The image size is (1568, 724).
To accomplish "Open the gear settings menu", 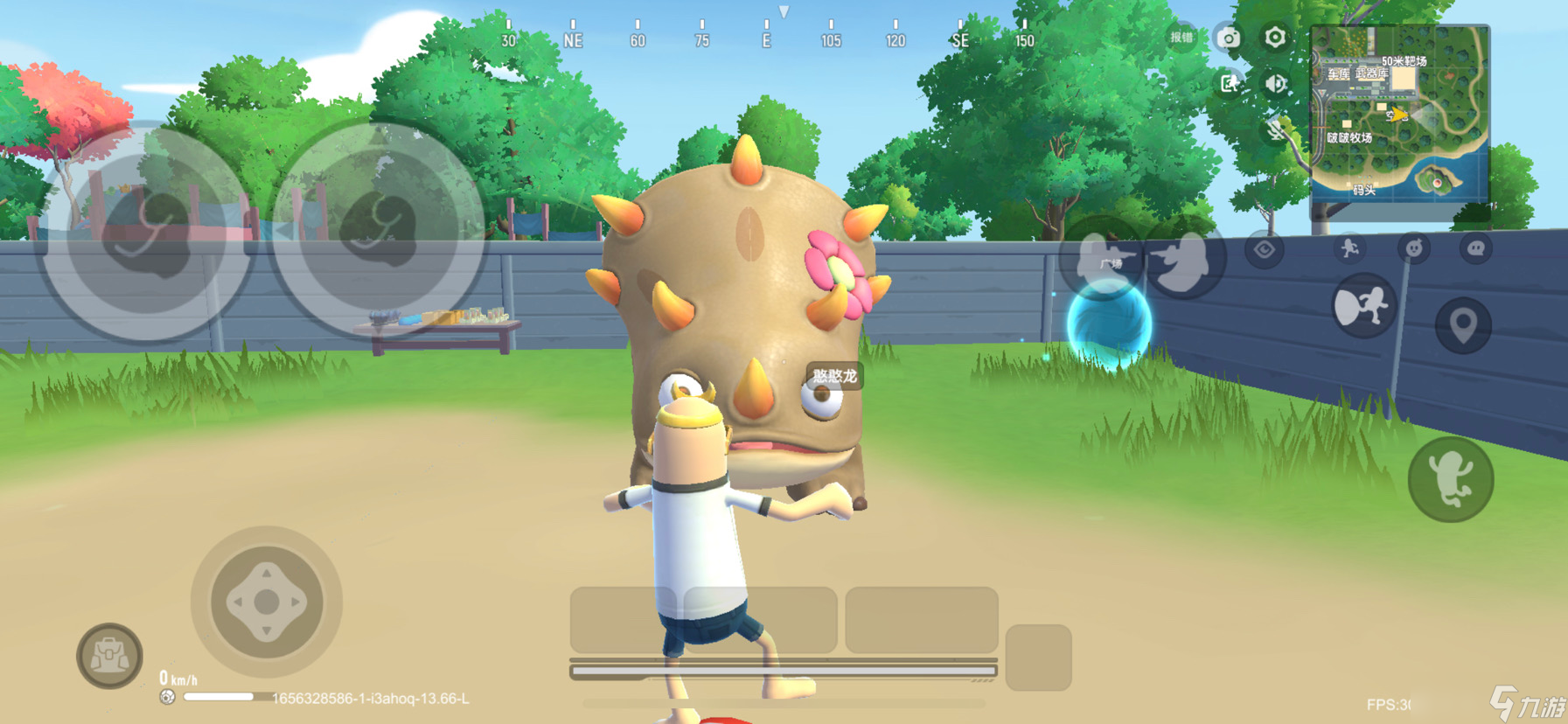I will 1275,38.
